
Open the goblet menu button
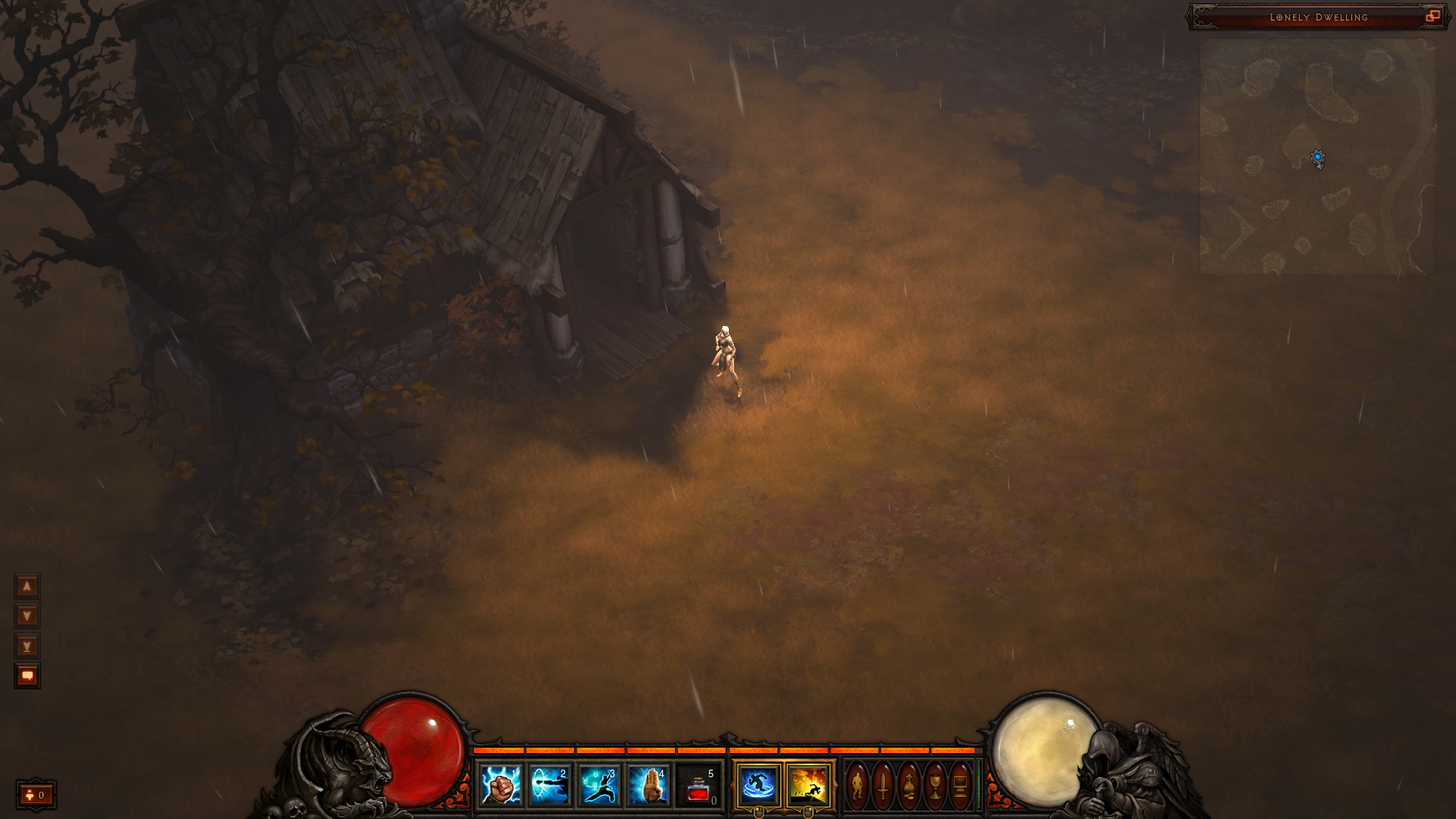click(x=935, y=786)
